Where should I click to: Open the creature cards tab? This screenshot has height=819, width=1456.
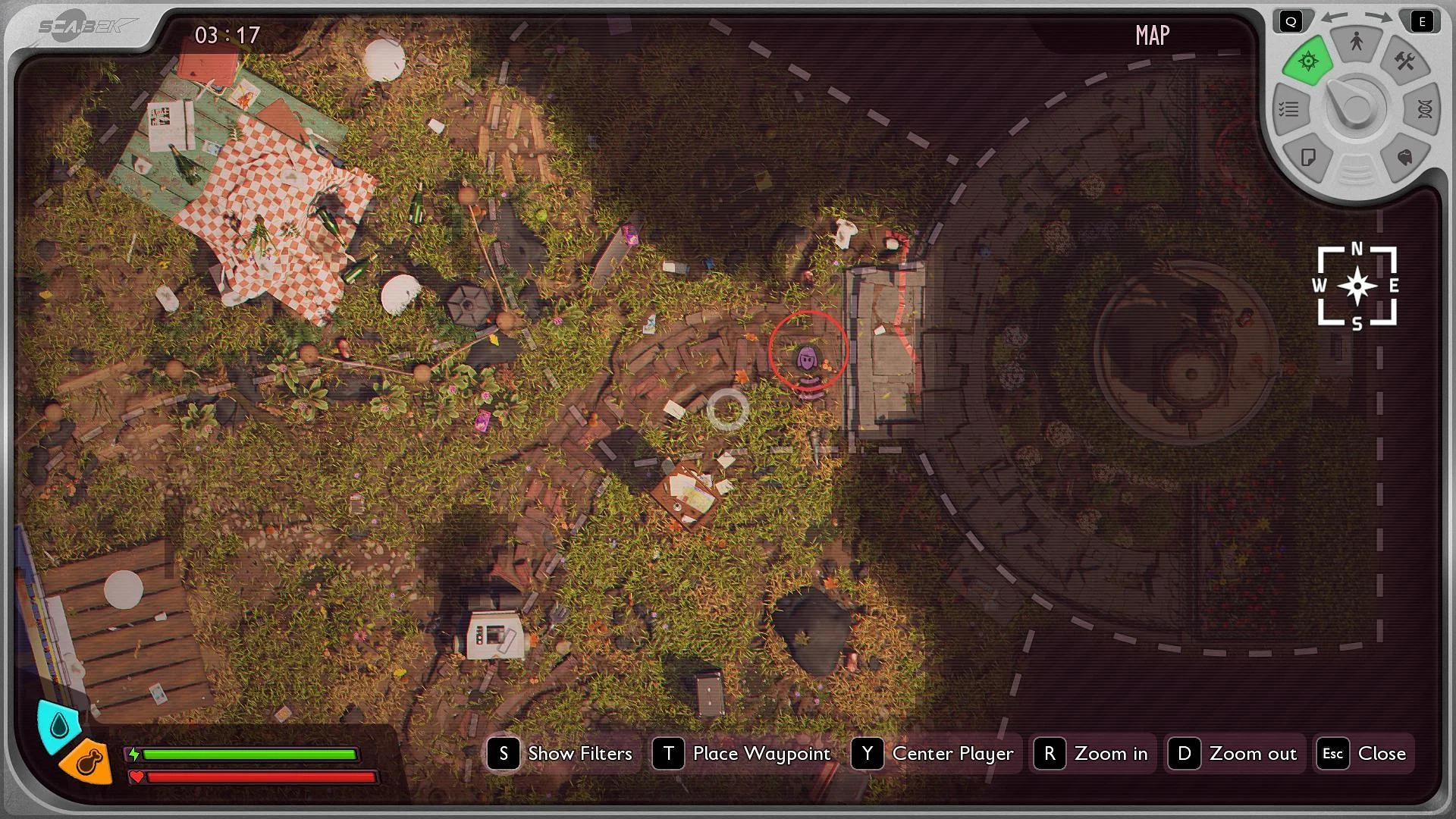click(1404, 158)
